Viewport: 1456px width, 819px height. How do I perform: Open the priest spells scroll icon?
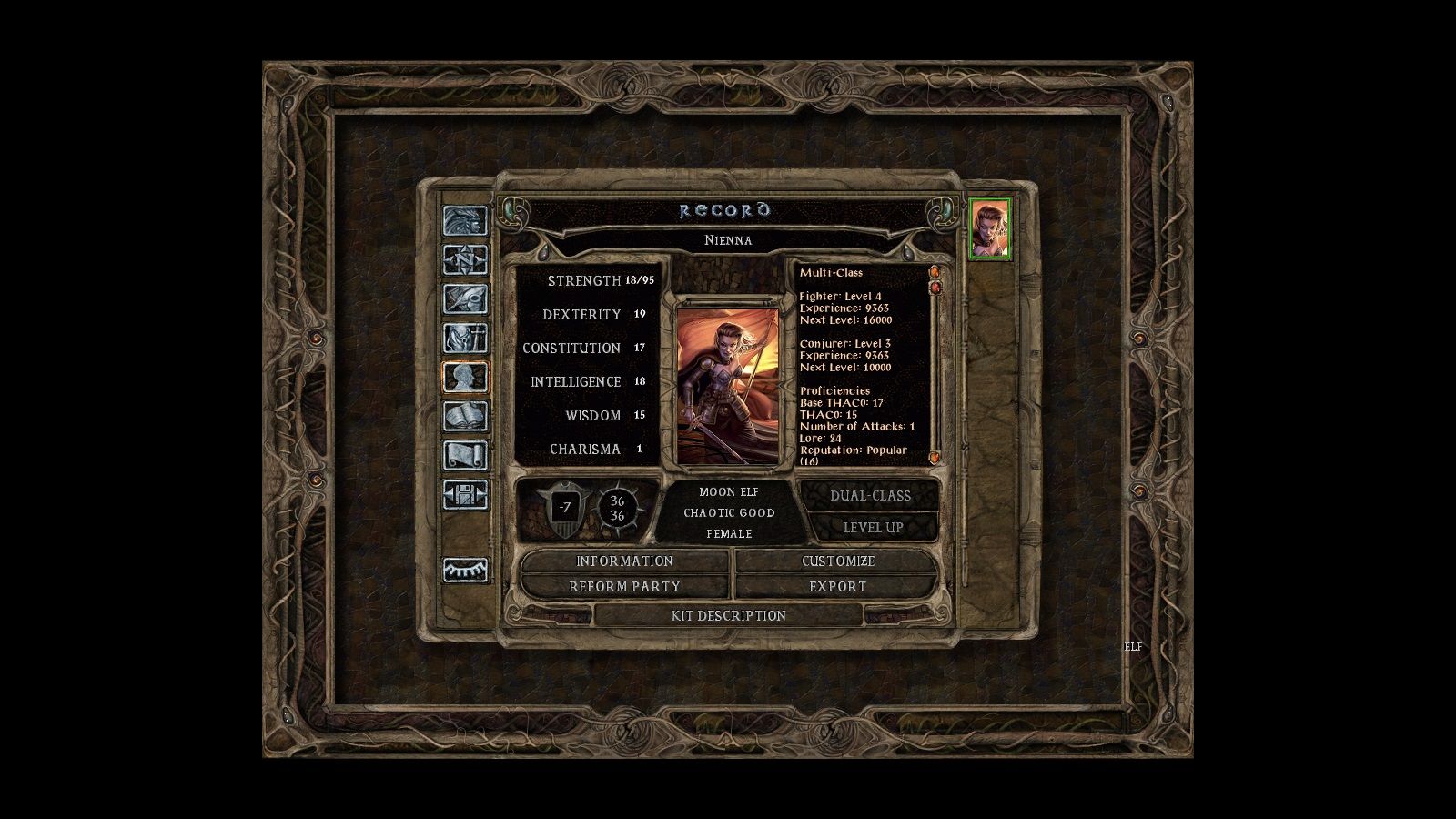(x=465, y=454)
